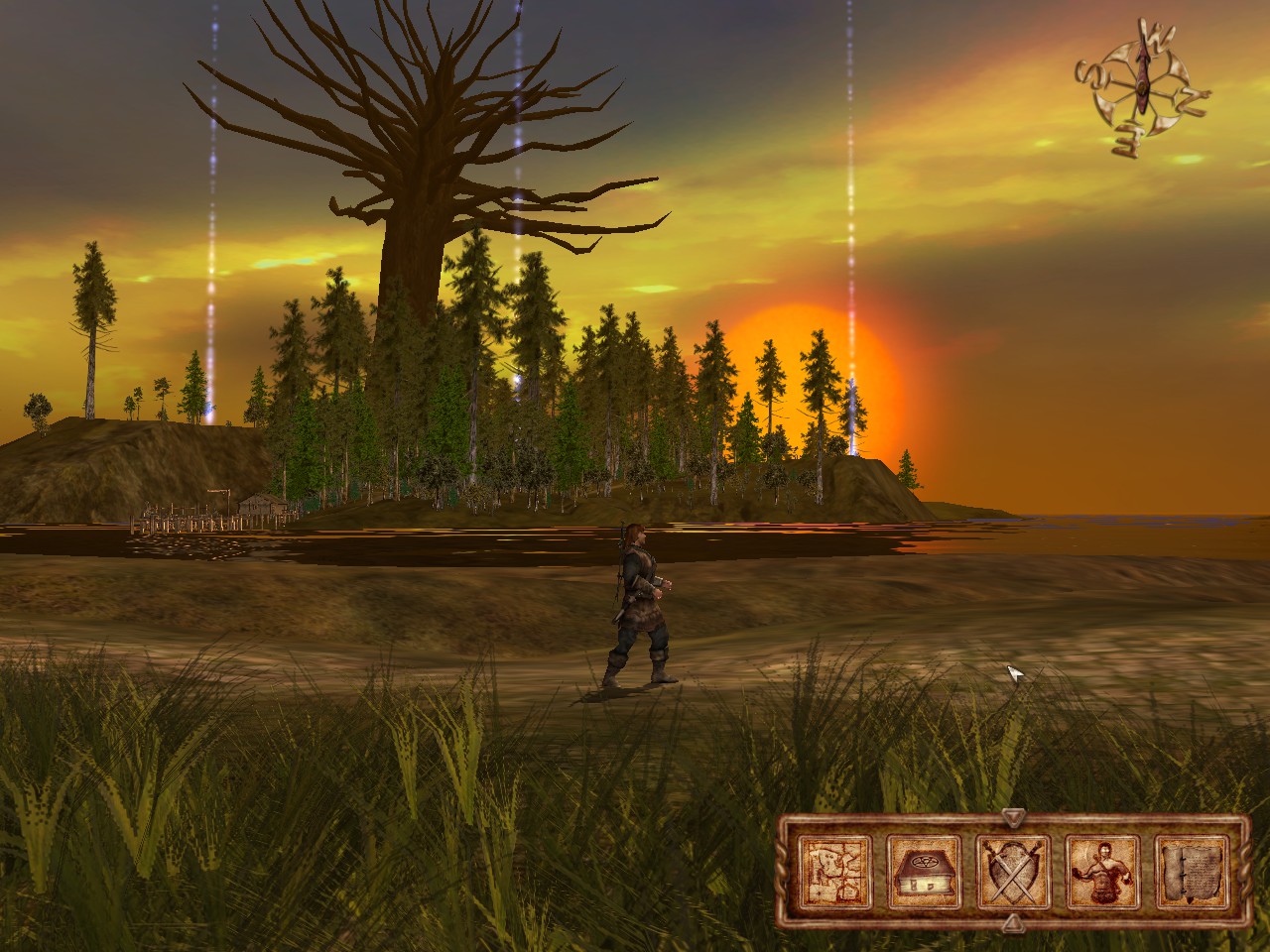Expand the menu using the upper arrow
The width and height of the screenshot is (1270, 952).
pos(1014,817)
